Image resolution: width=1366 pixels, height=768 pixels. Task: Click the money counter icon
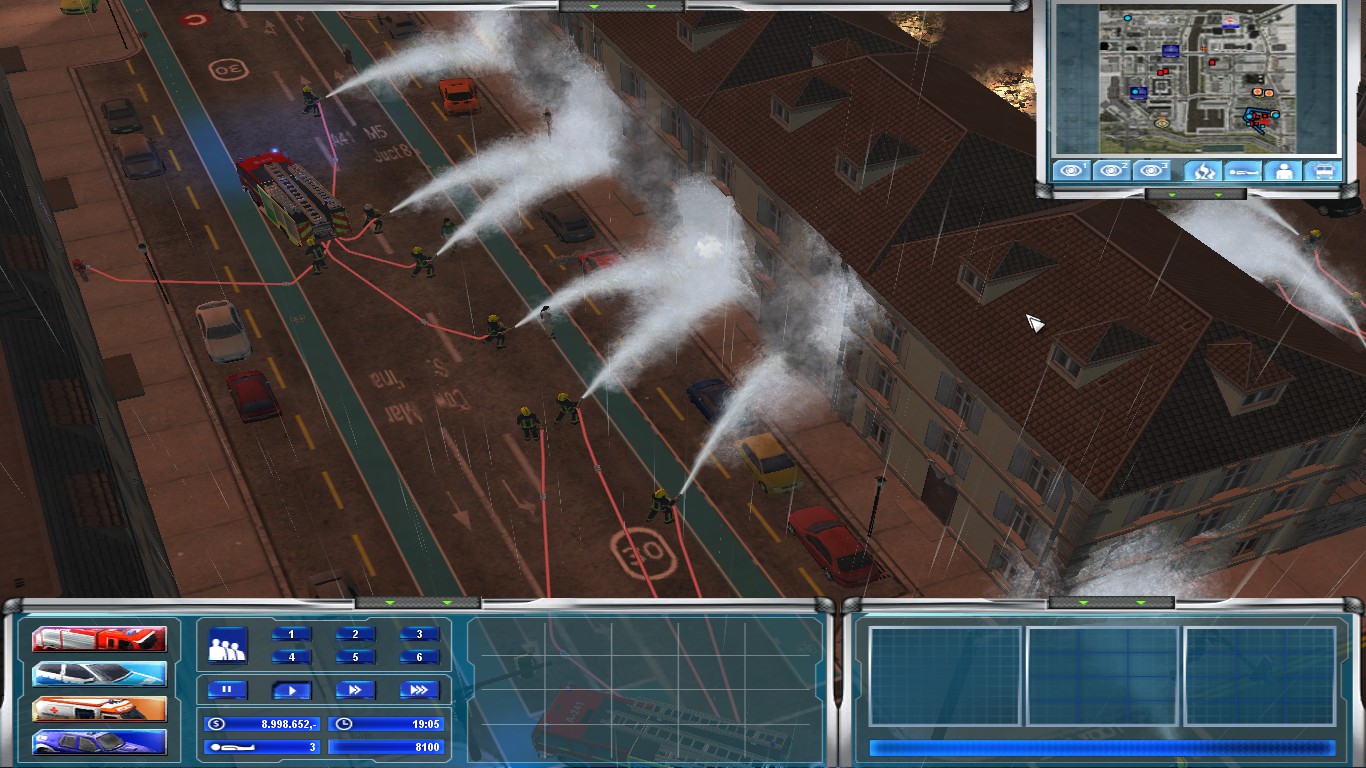click(216, 723)
